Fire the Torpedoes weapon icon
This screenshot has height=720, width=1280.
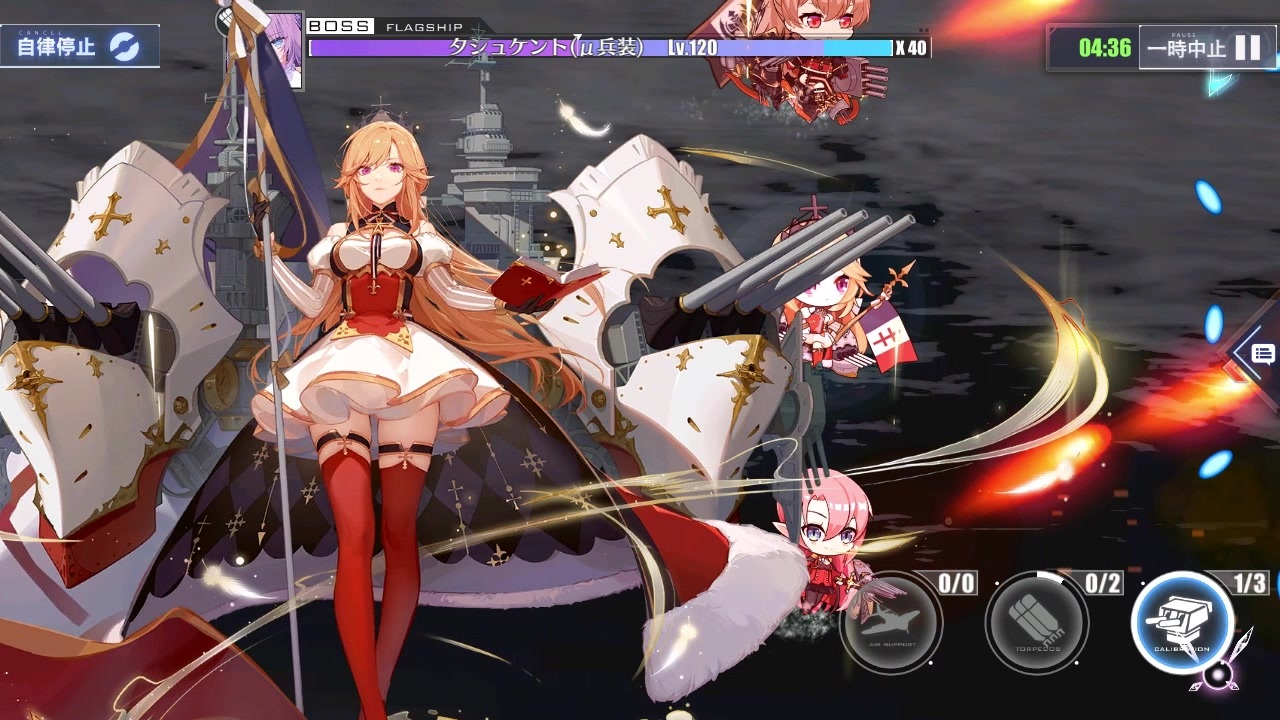[x=1037, y=624]
